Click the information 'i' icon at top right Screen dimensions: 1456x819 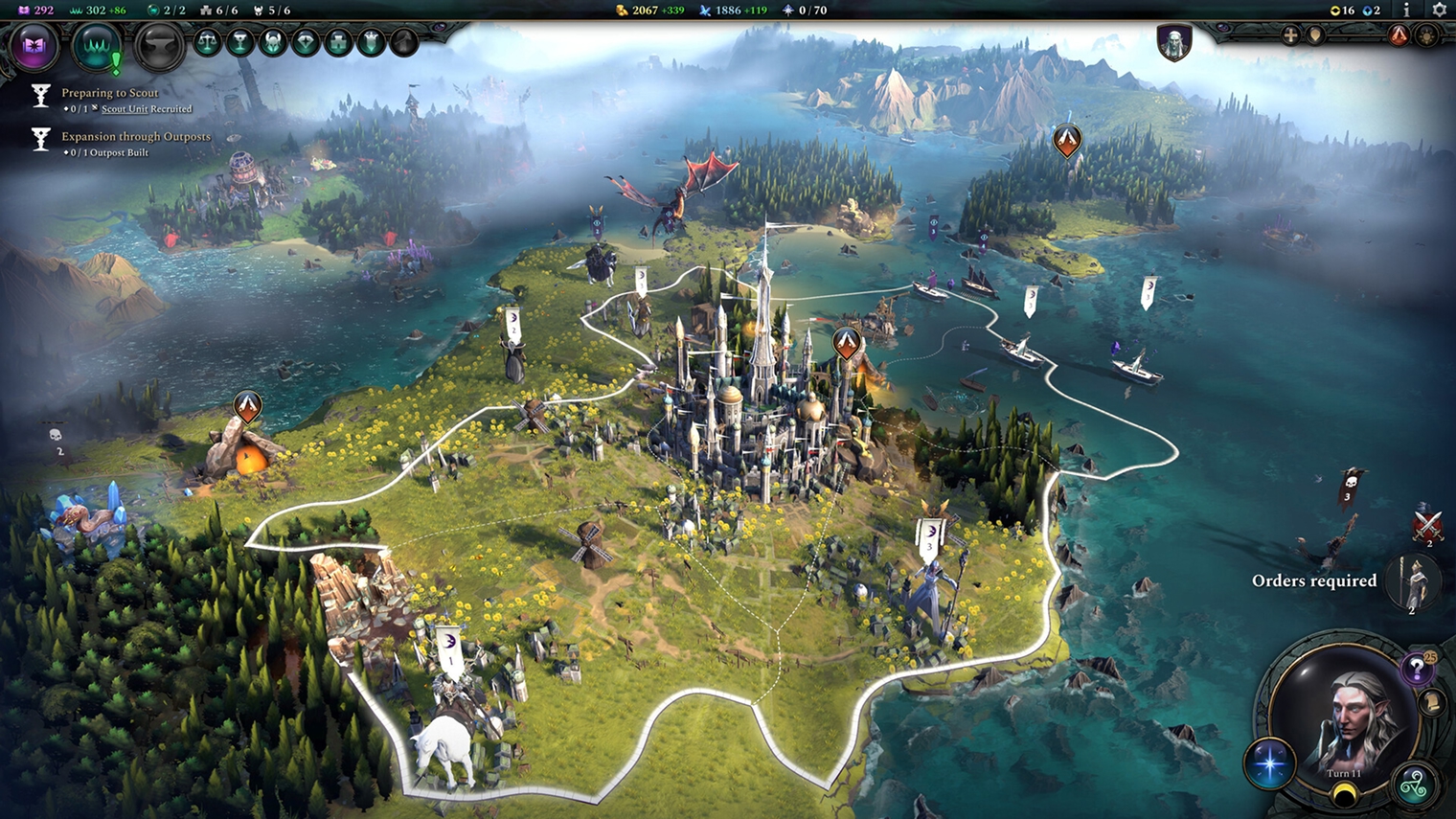(1407, 11)
